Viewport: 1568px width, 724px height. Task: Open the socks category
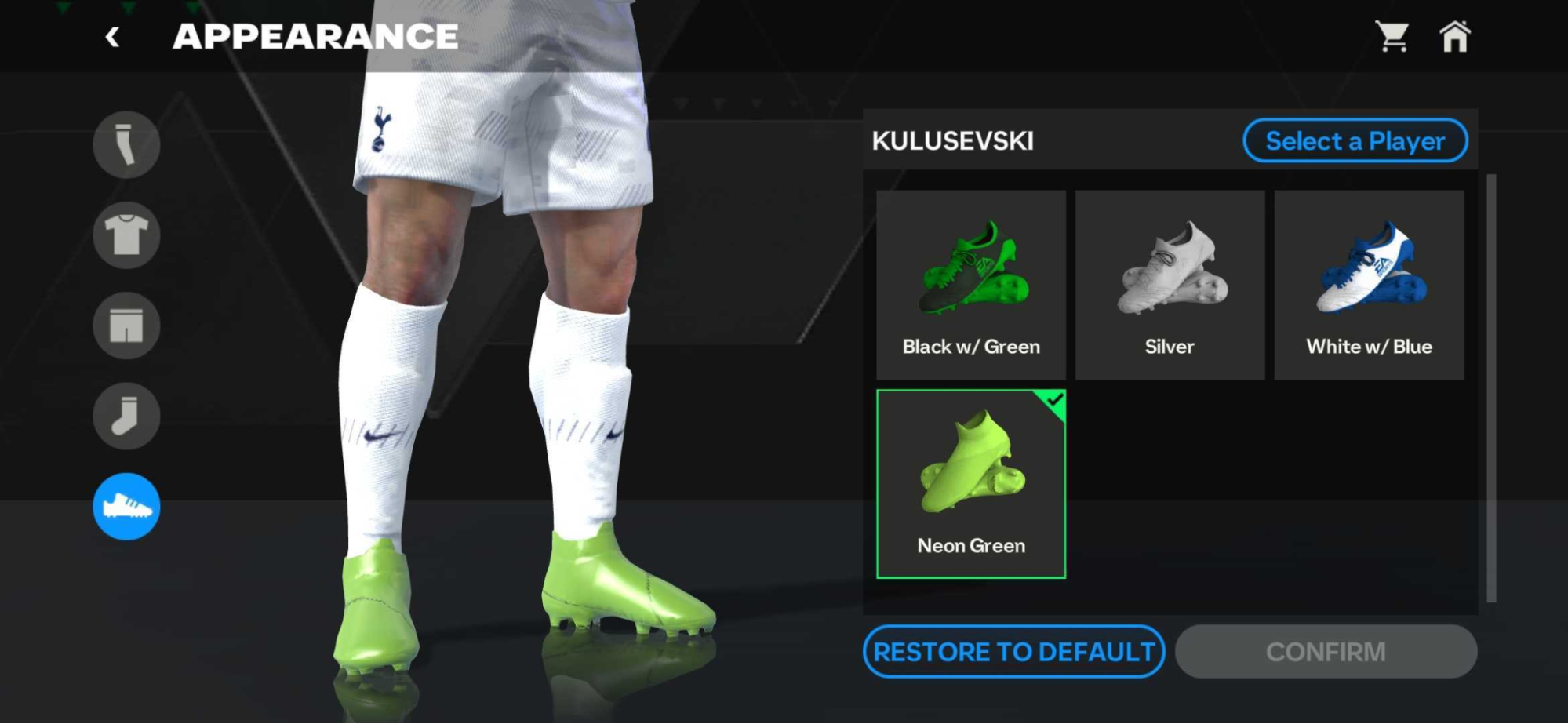[x=126, y=416]
